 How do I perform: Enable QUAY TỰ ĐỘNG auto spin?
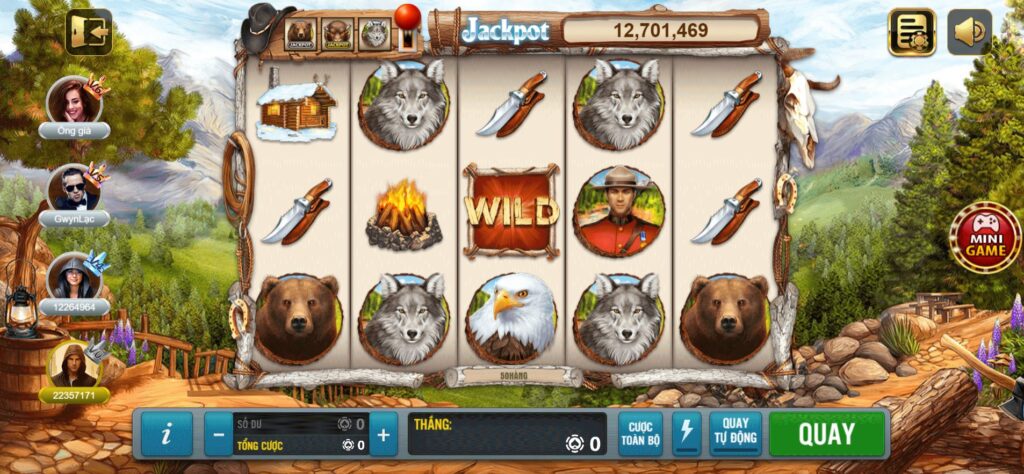click(735, 434)
